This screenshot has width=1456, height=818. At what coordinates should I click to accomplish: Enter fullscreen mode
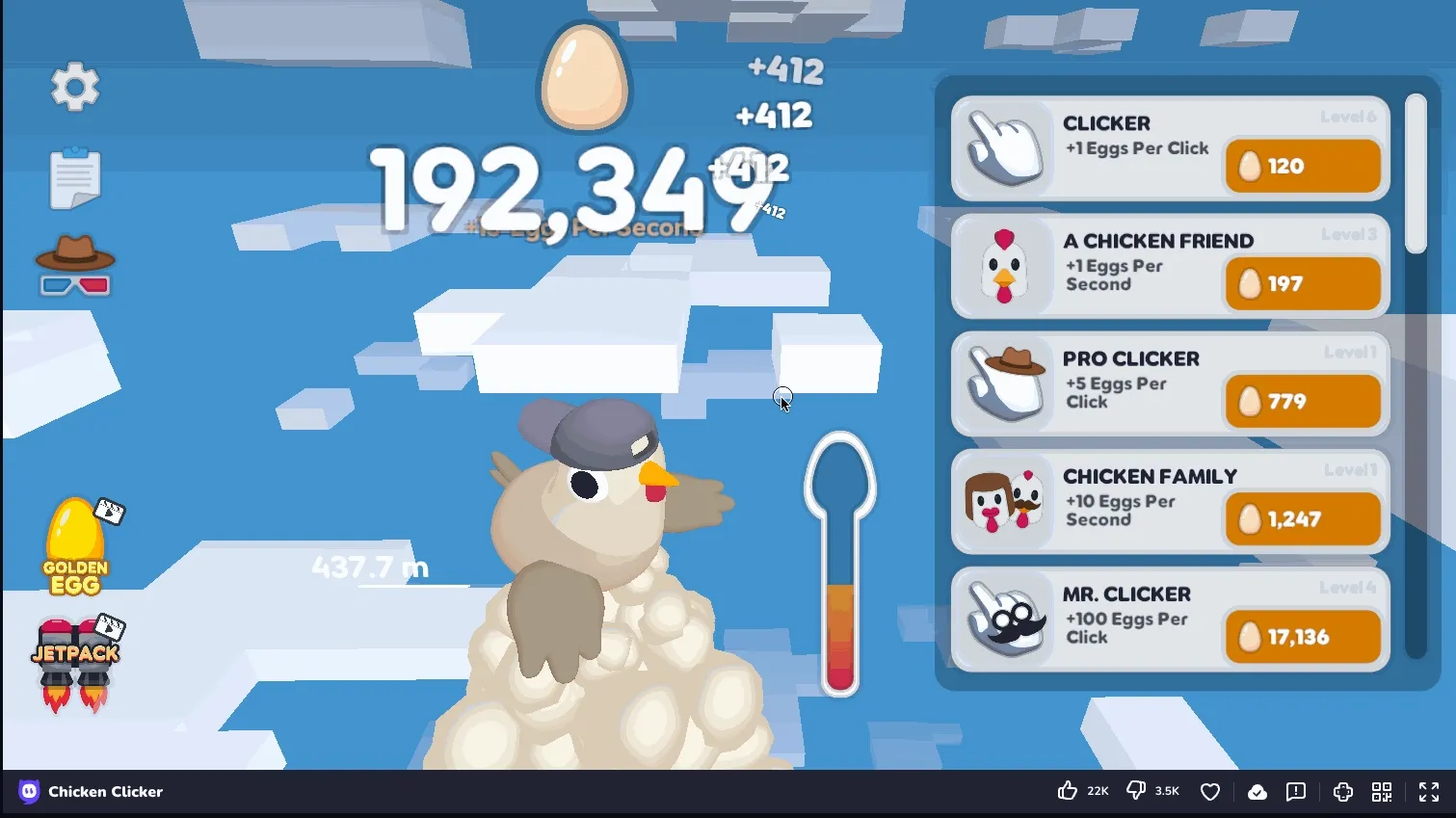1428,791
